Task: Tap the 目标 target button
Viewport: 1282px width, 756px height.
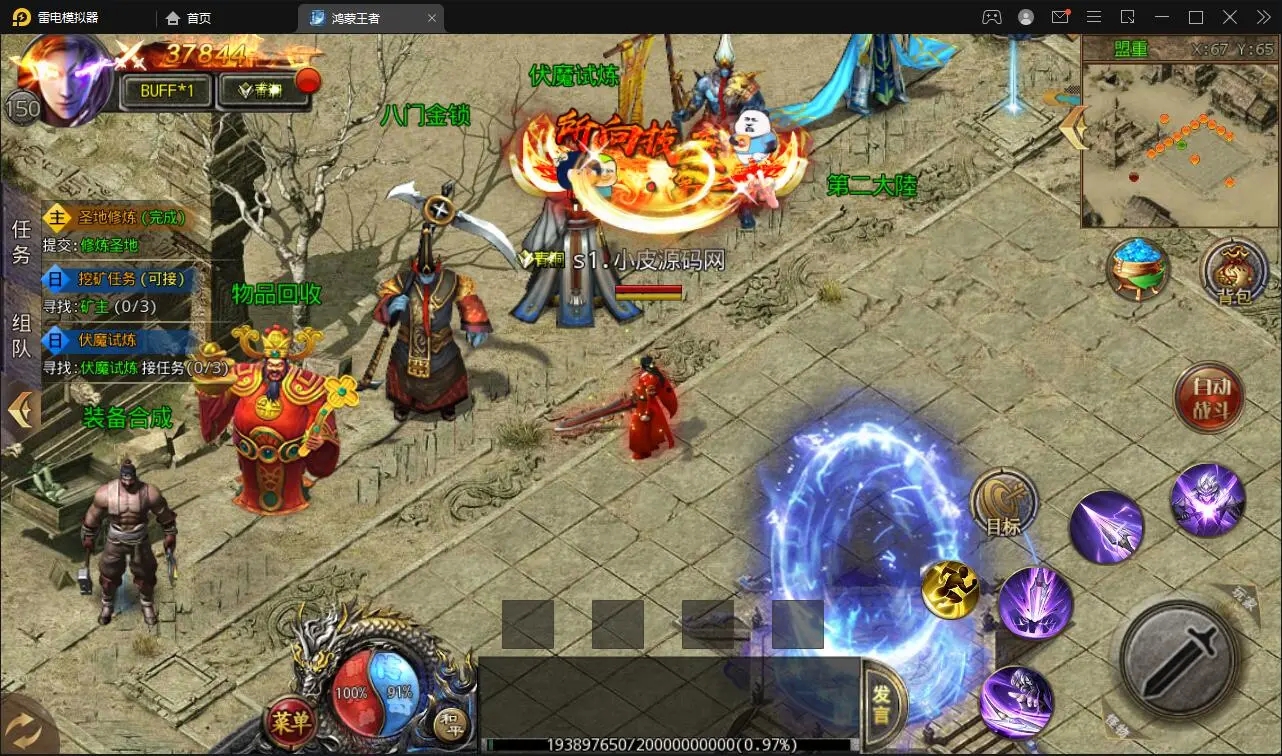Action: point(1003,504)
